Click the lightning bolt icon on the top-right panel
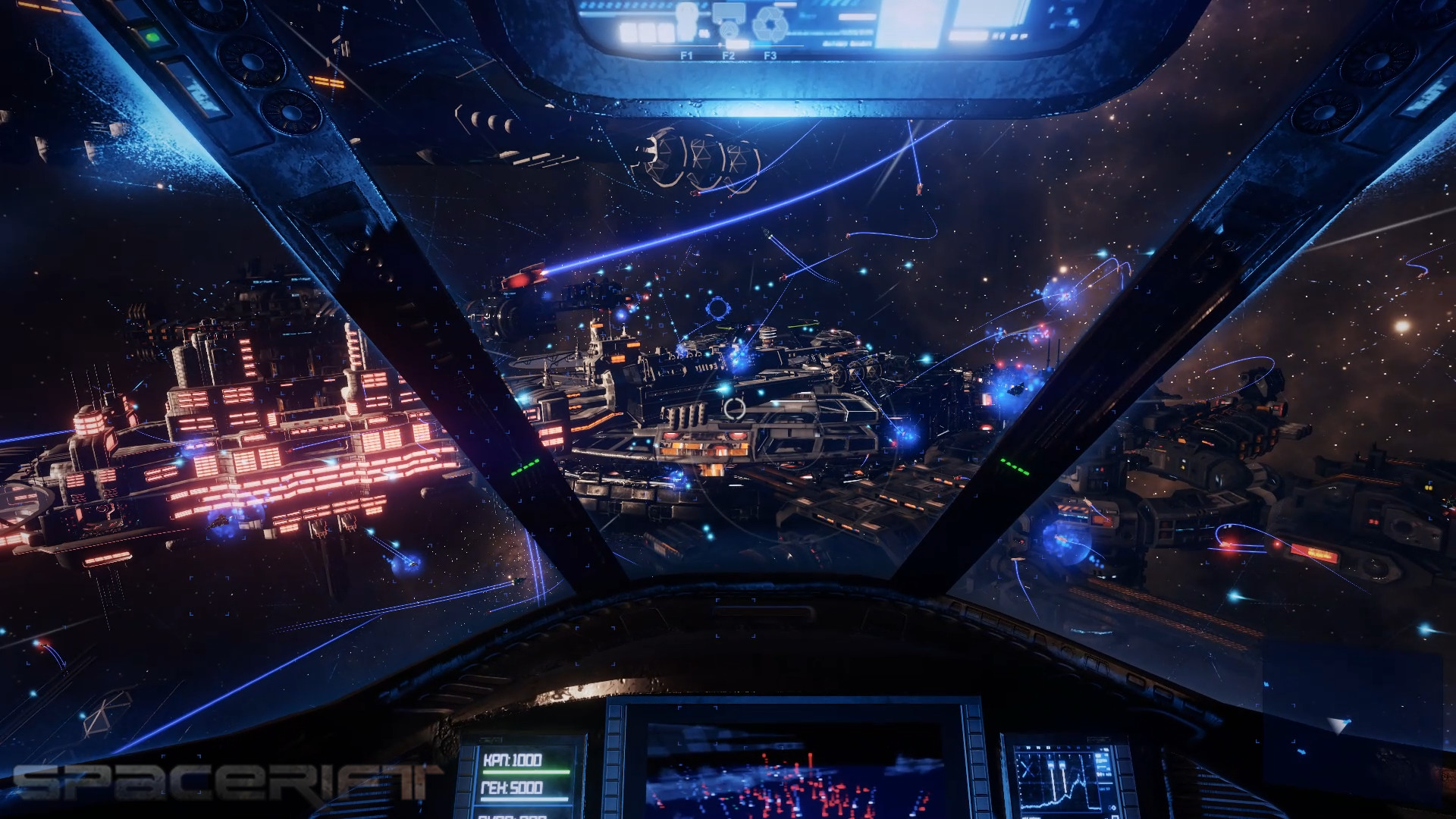This screenshot has height=819, width=1456. point(1052,10)
